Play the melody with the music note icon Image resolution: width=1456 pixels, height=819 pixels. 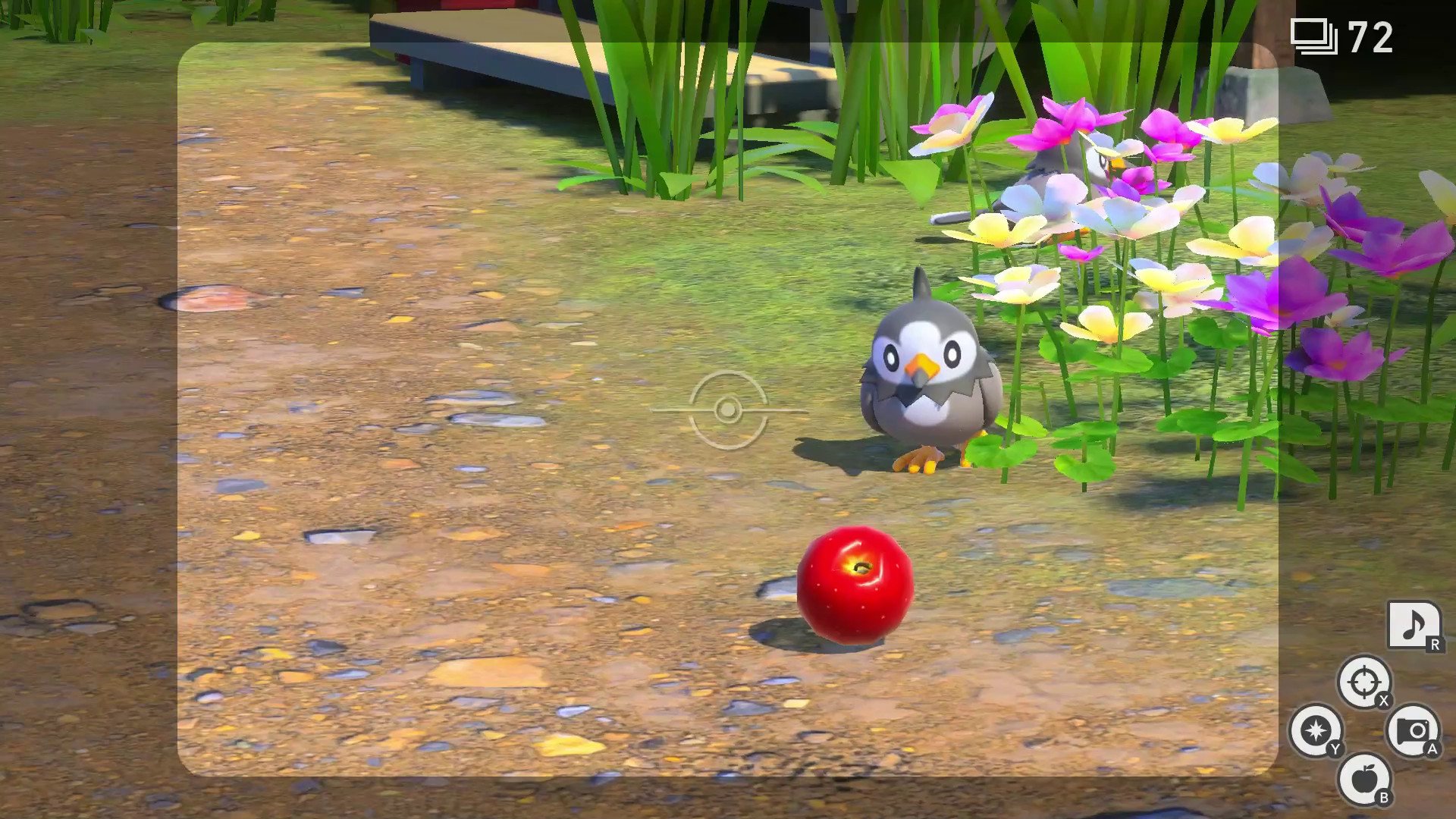pyautogui.click(x=1414, y=626)
